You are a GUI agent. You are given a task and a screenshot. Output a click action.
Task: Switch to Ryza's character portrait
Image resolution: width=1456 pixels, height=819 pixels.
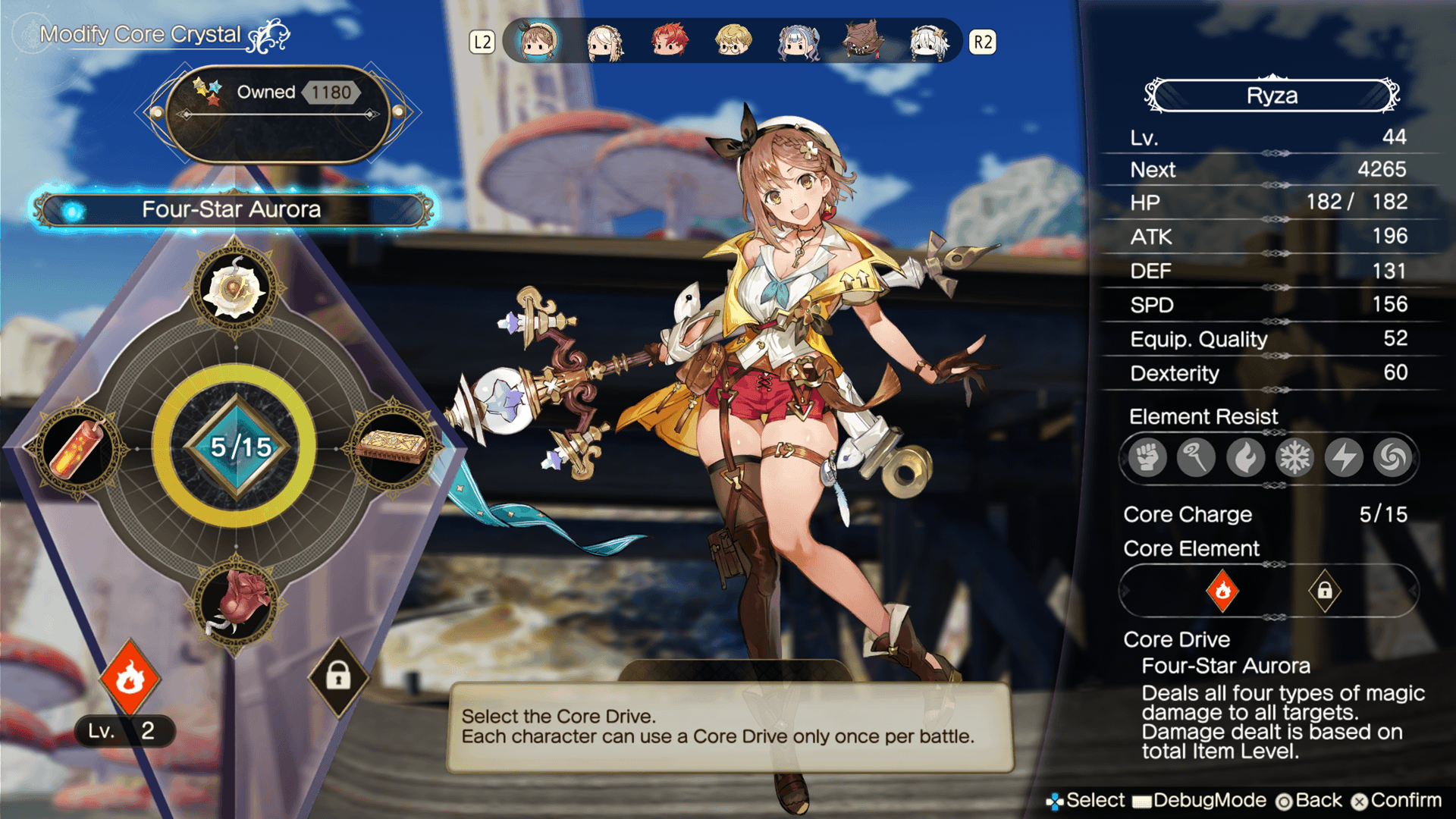538,42
